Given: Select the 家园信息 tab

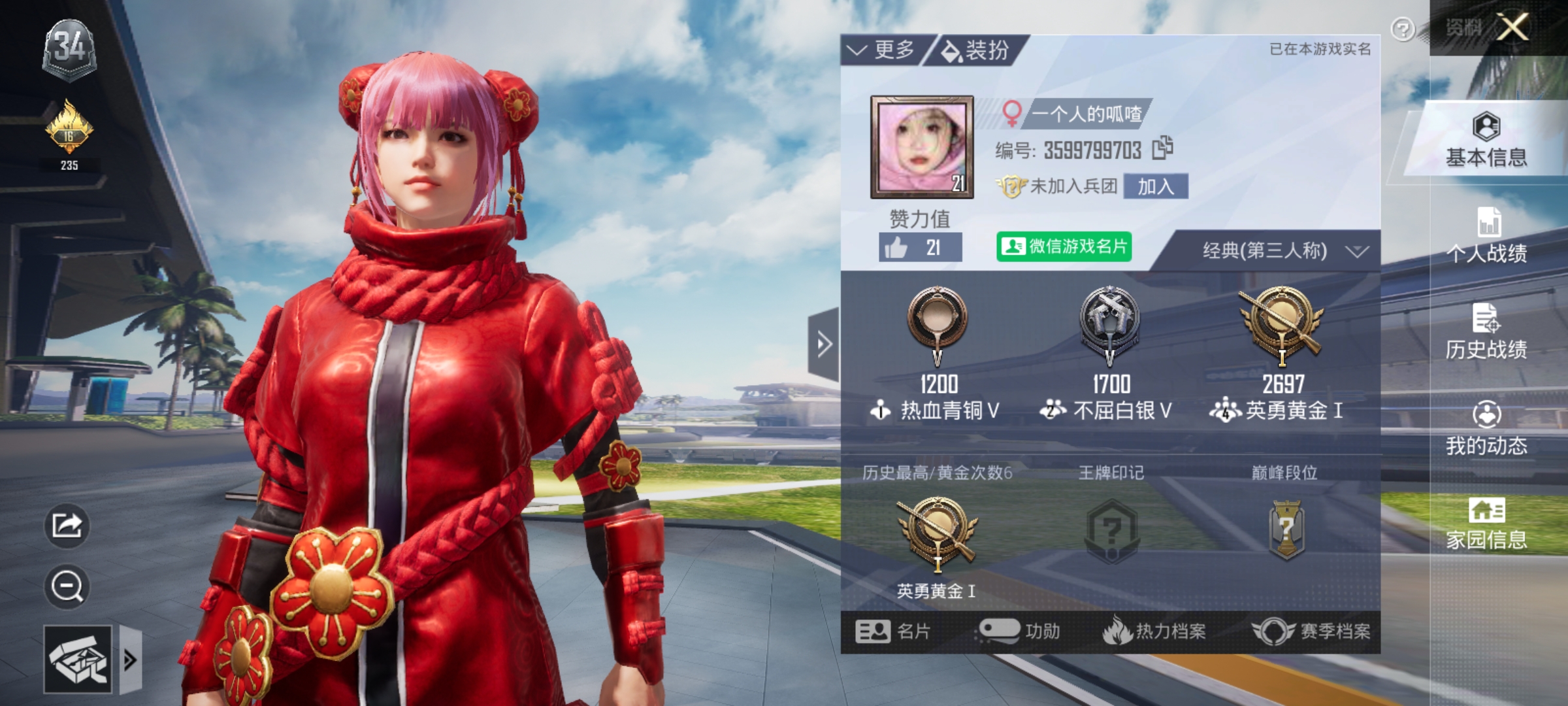Looking at the screenshot, I should (x=1486, y=524).
